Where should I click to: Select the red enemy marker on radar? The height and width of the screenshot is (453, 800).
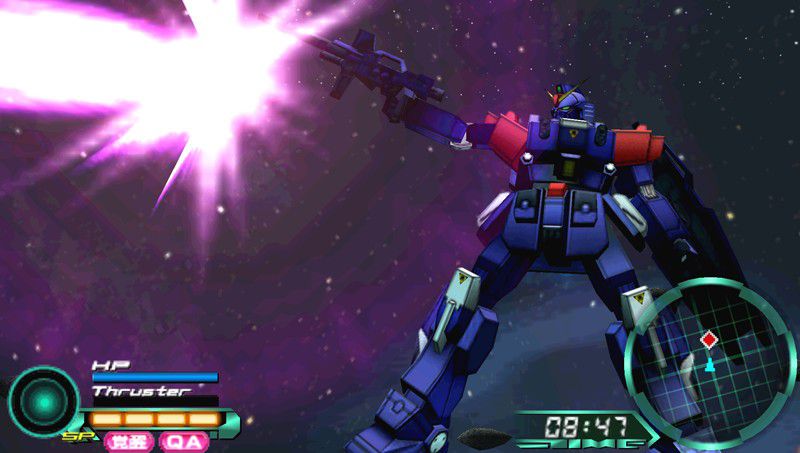point(709,340)
